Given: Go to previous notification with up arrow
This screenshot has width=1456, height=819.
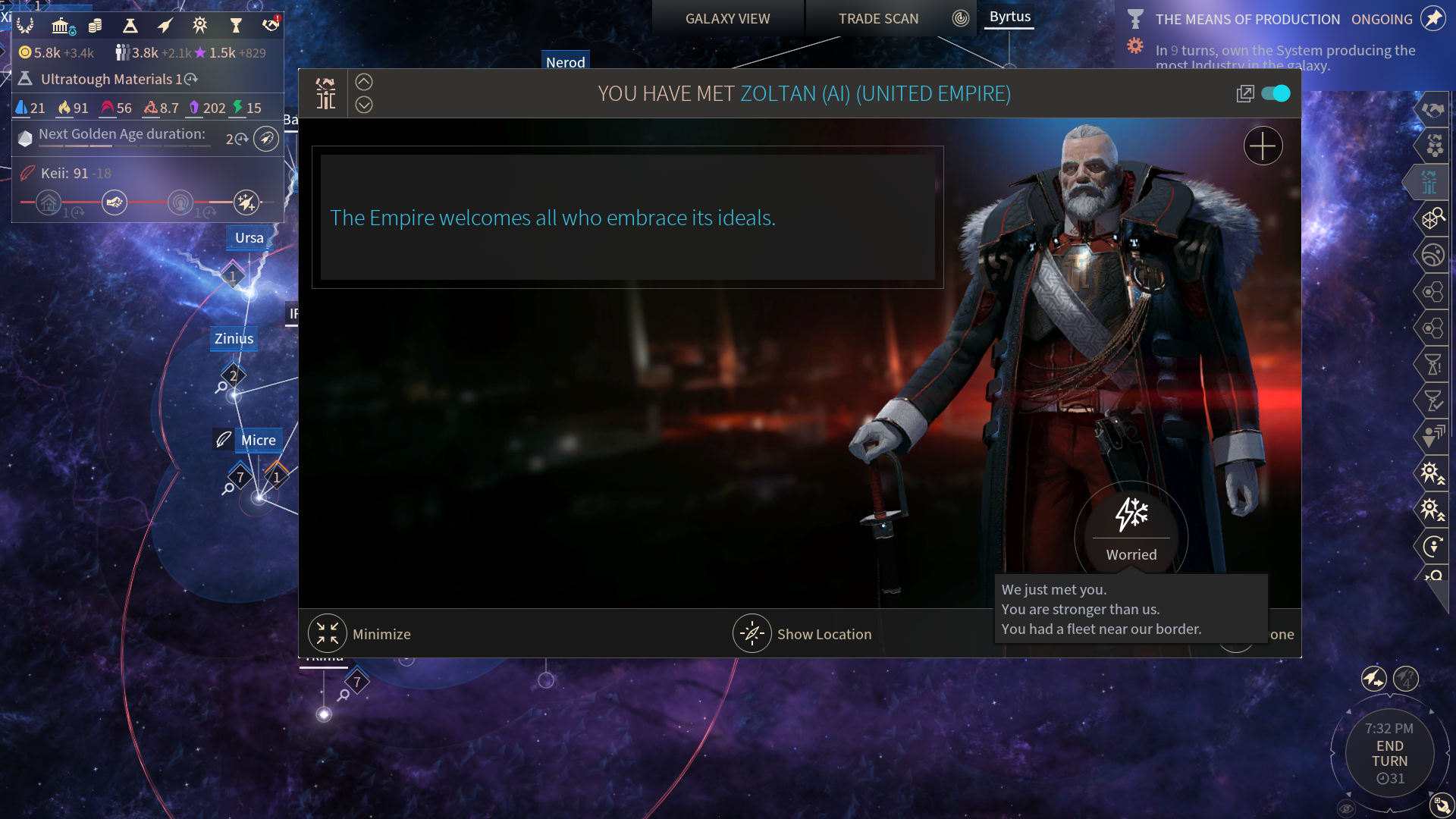Looking at the screenshot, I should click(364, 82).
